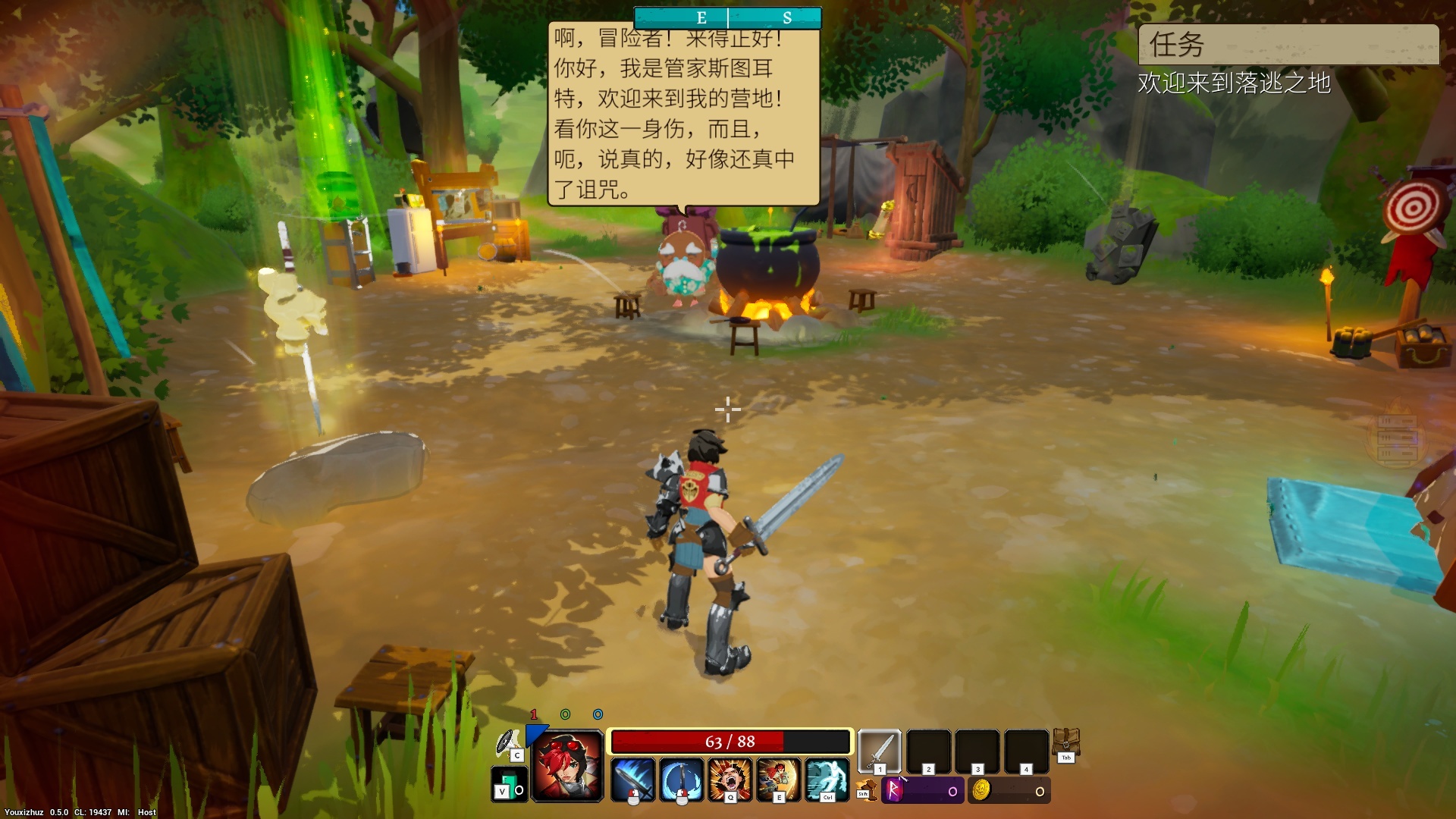
Task: Select the green potion flask slot
Action: [508, 784]
